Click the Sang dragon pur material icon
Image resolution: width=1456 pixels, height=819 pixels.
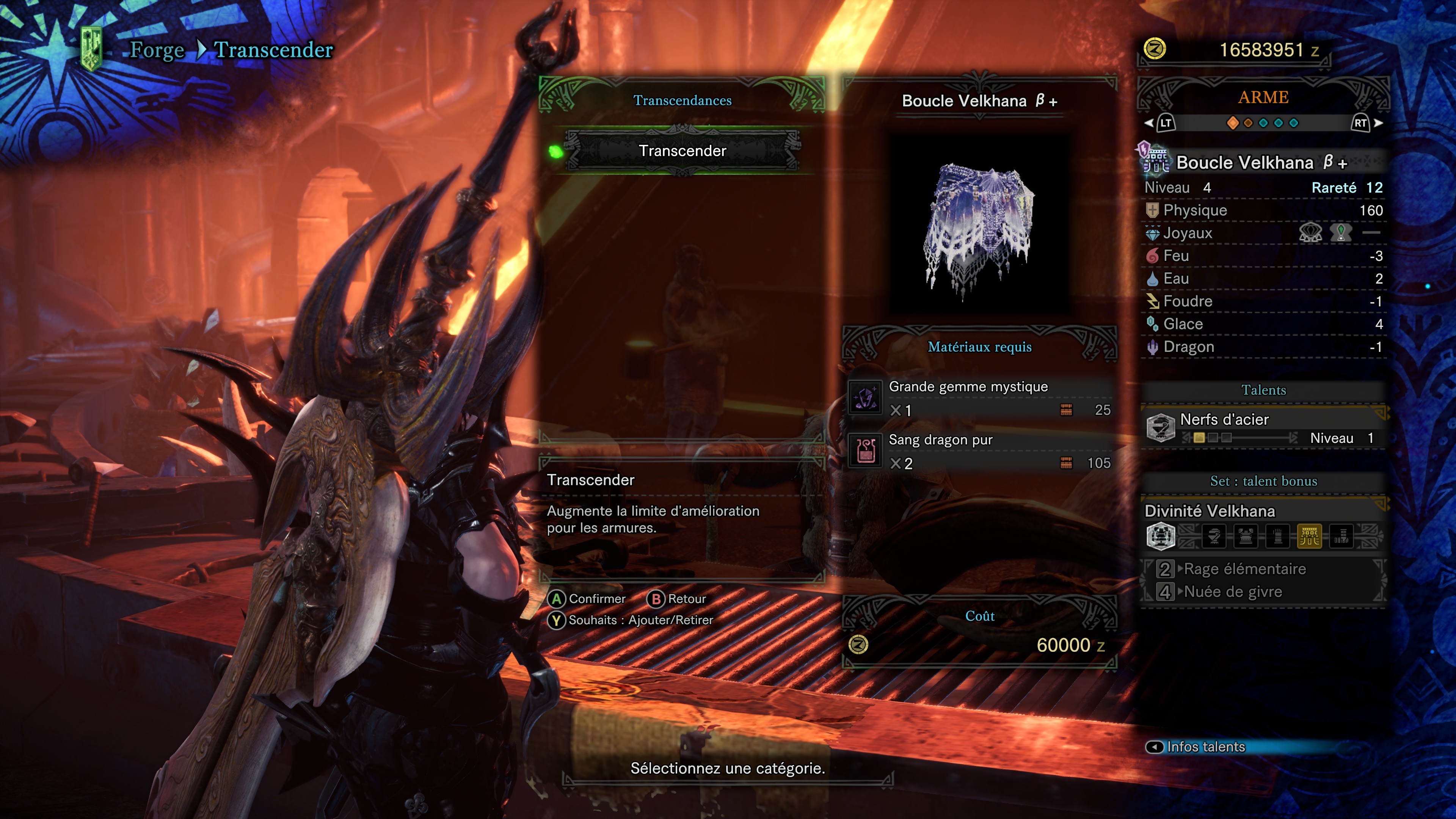click(865, 452)
